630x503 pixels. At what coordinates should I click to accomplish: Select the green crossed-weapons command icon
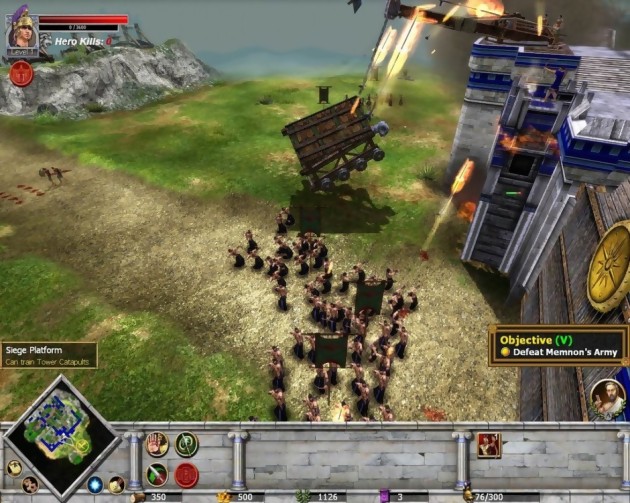pos(186,445)
